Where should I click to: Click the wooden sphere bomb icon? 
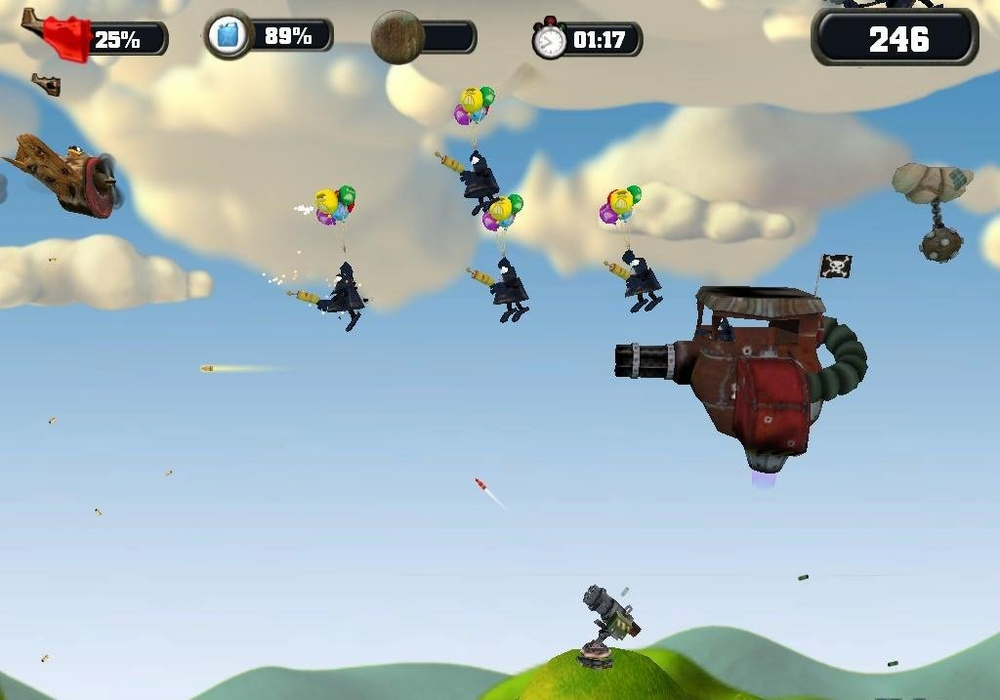pos(397,37)
